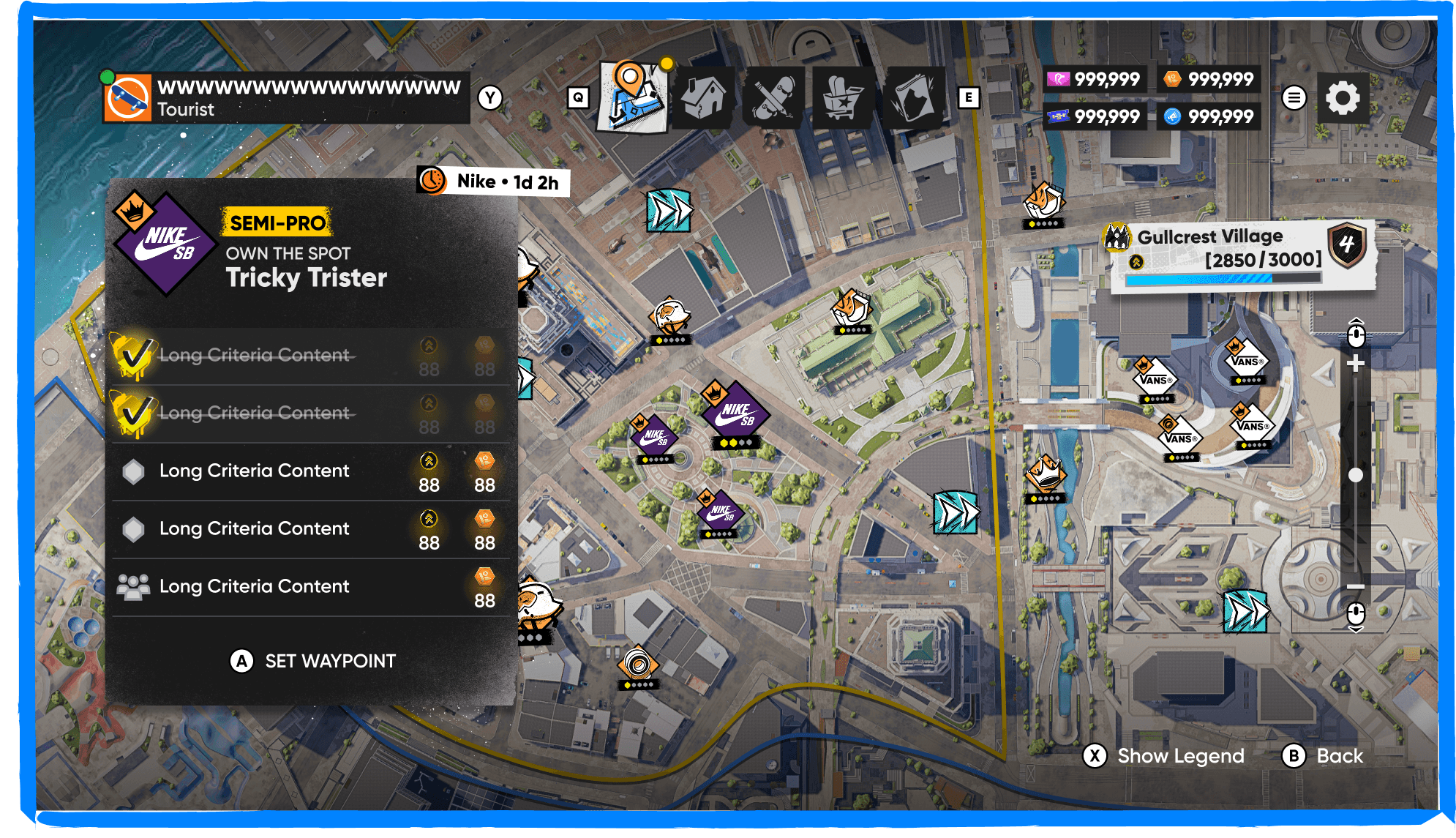Open the last tab in the top bar
This screenshot has height=838, width=1456.
[912, 99]
